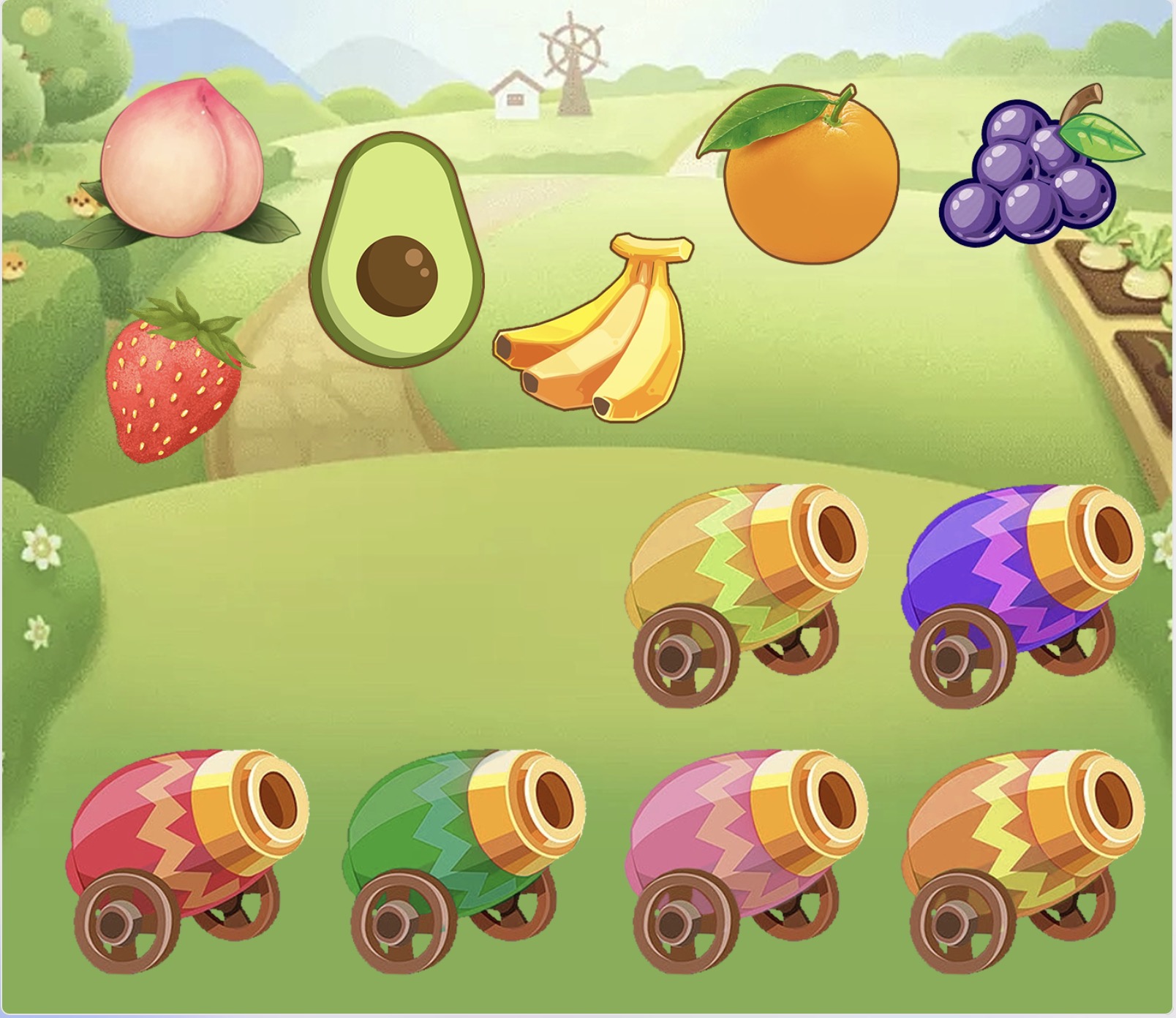Screen dimensions: 1176x1018
Task: Select the purple cannon
Action: click(1024, 592)
